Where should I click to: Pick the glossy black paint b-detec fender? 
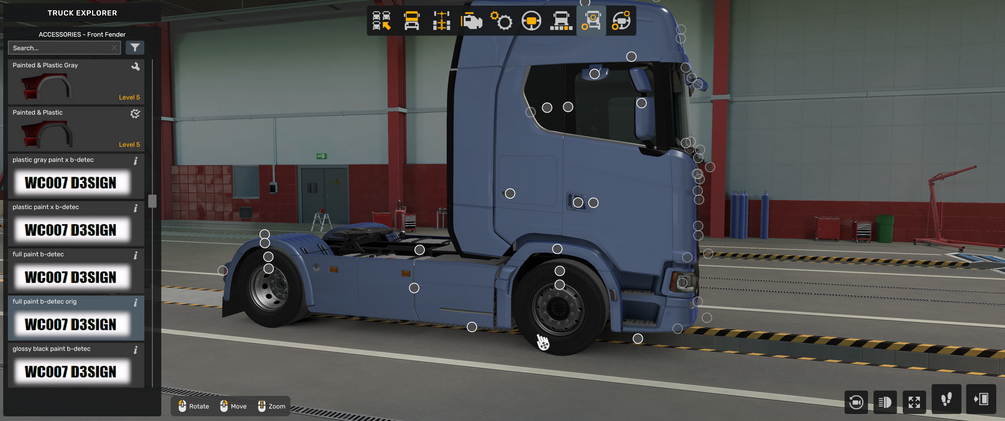click(x=76, y=365)
